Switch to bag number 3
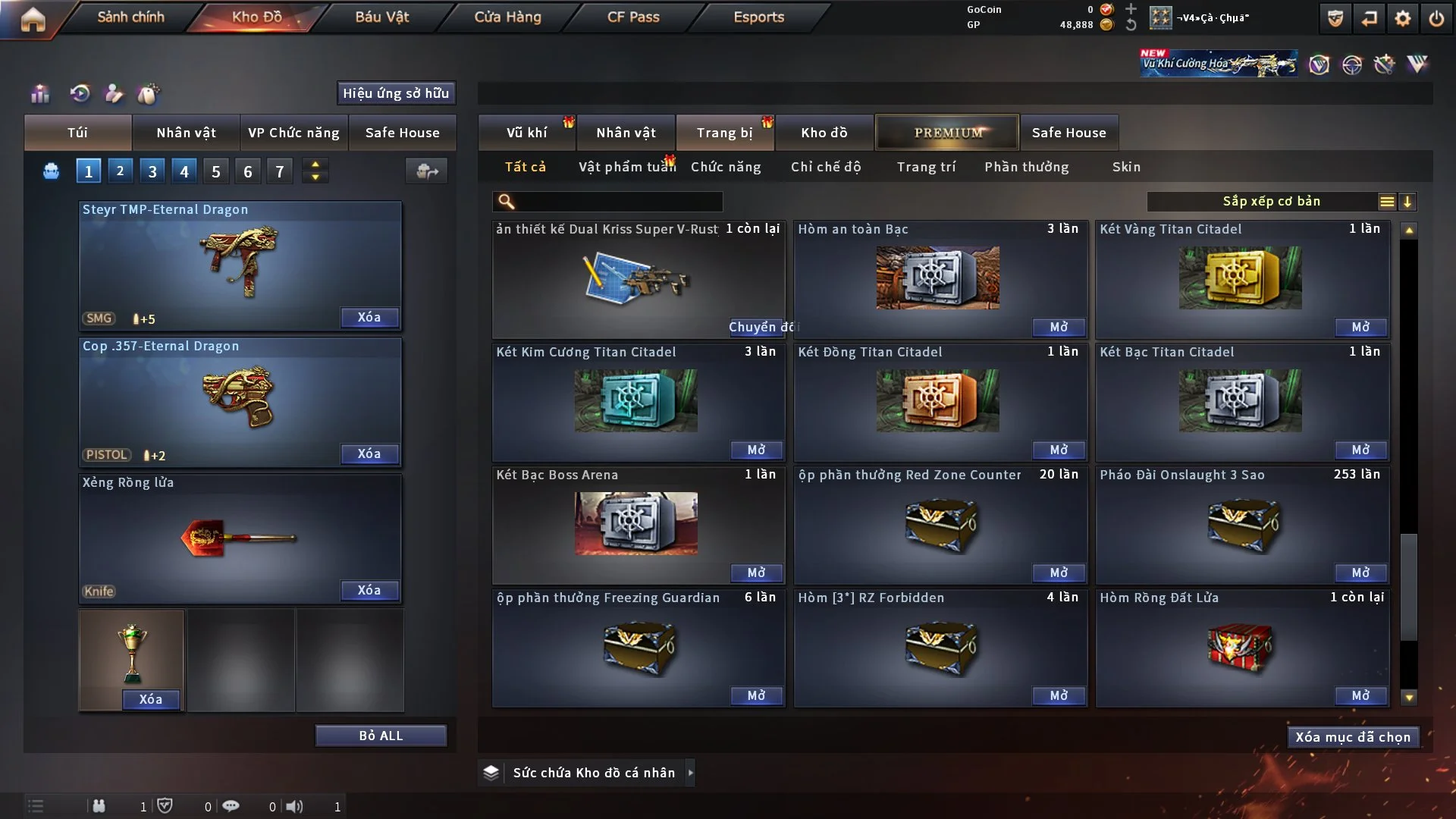The height and width of the screenshot is (819, 1456). [x=152, y=171]
